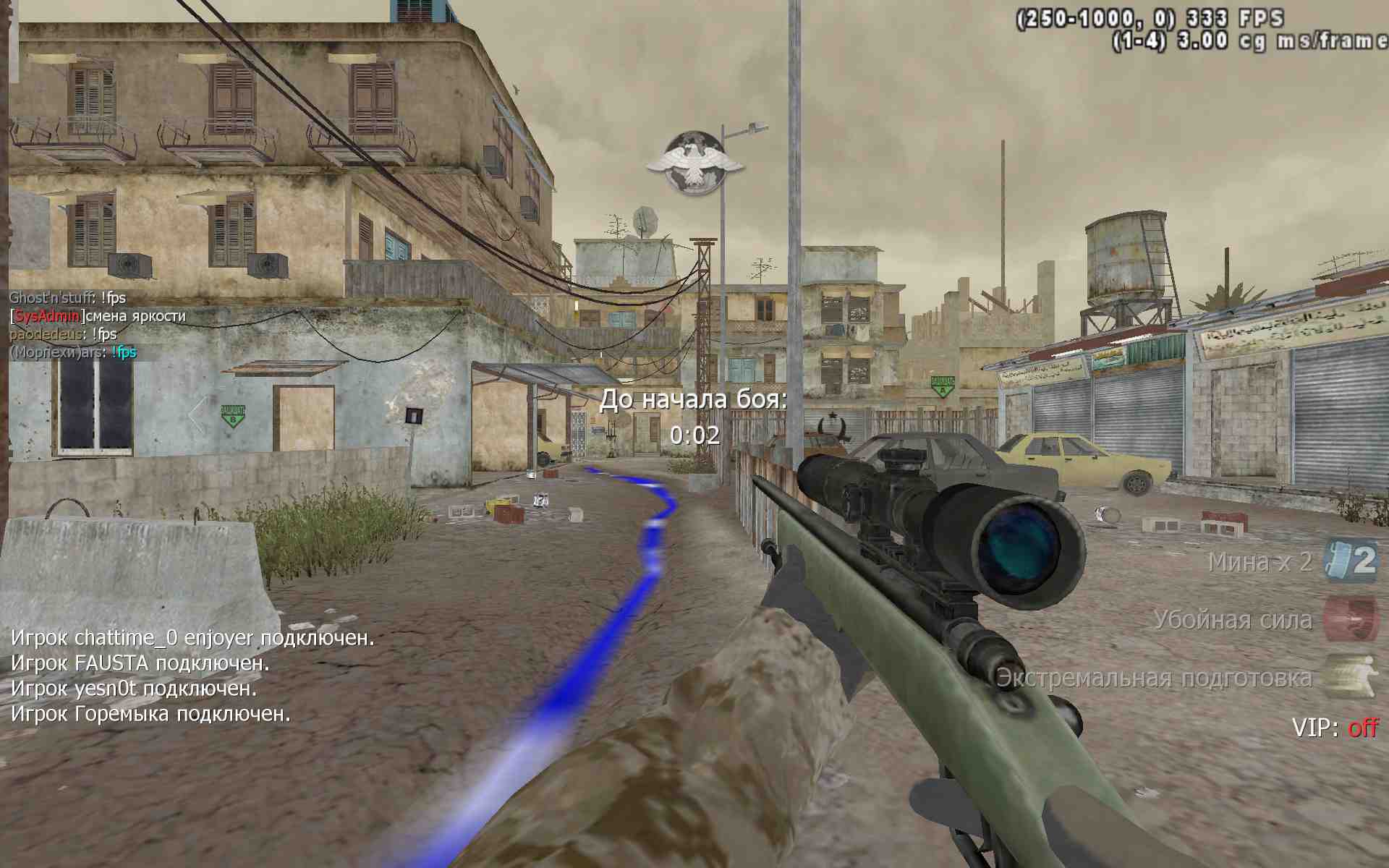Select the bombsite A objective marker
Screen dimensions: 1389x868
pyautogui.click(x=942, y=385)
